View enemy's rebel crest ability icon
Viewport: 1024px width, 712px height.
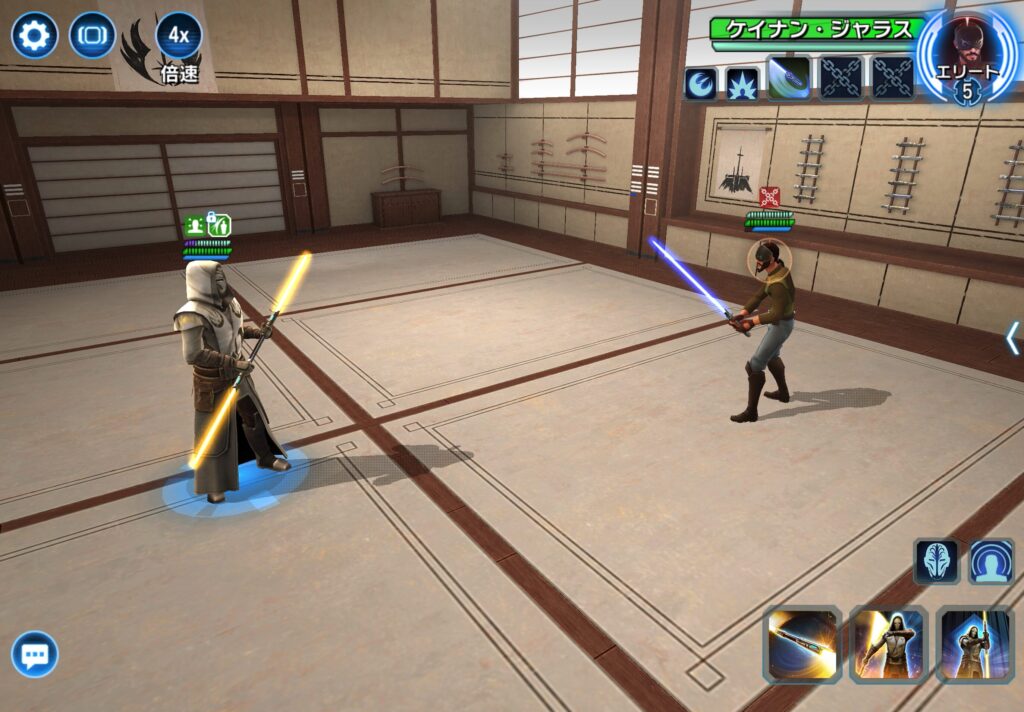[700, 83]
